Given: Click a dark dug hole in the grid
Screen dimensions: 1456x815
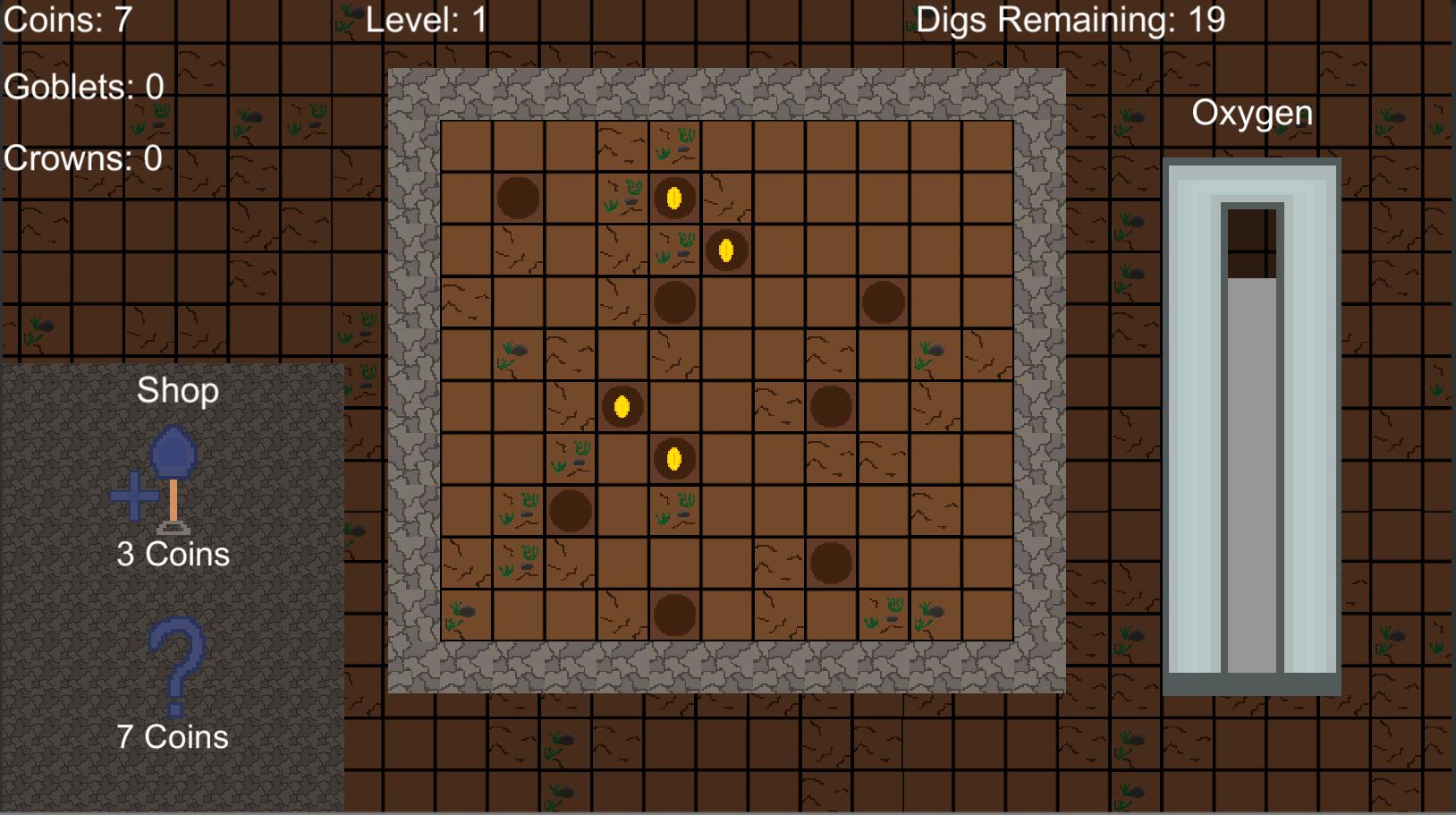Looking at the screenshot, I should [x=519, y=198].
